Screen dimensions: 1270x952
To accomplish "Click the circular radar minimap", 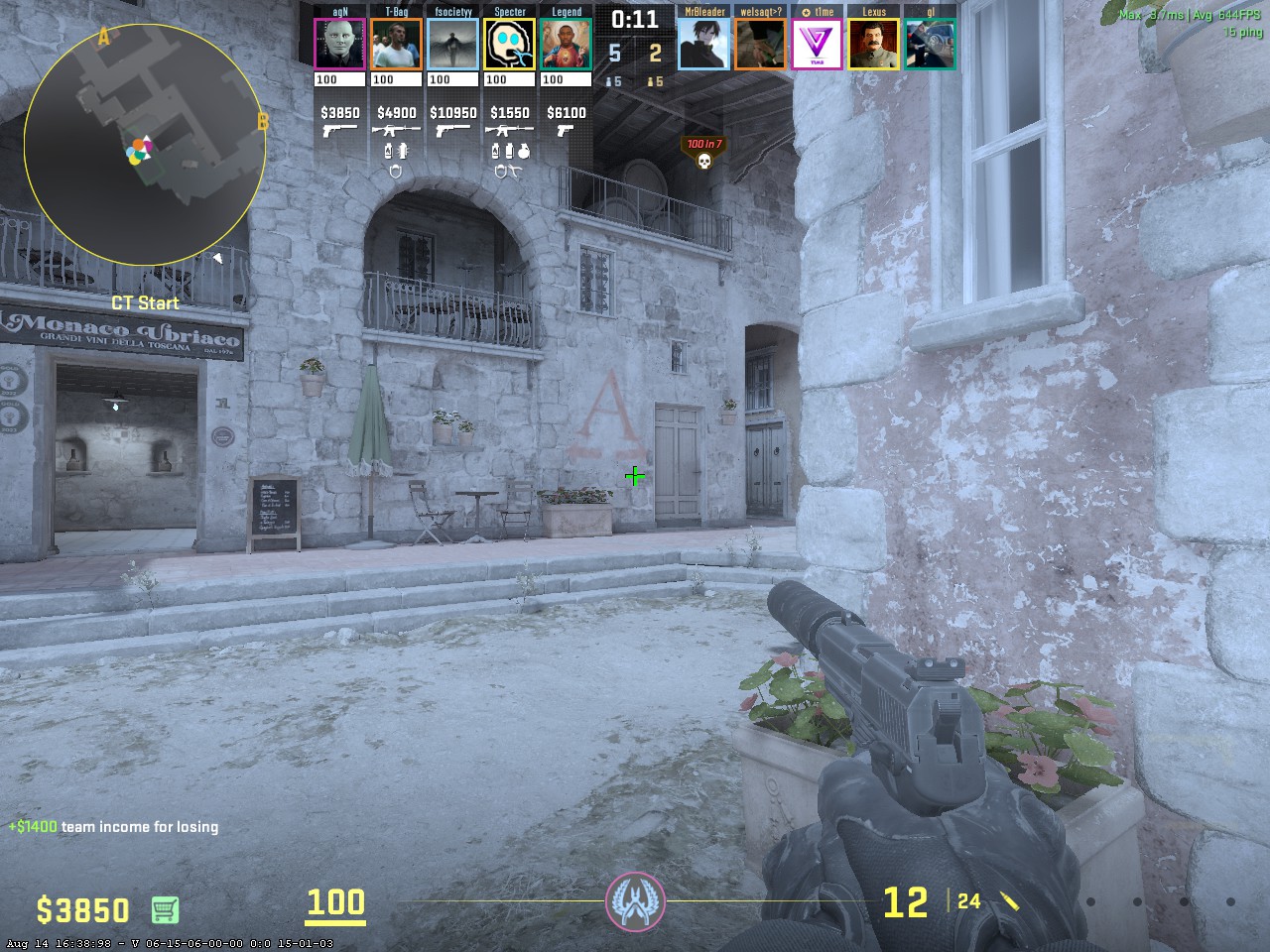I will [145, 146].
